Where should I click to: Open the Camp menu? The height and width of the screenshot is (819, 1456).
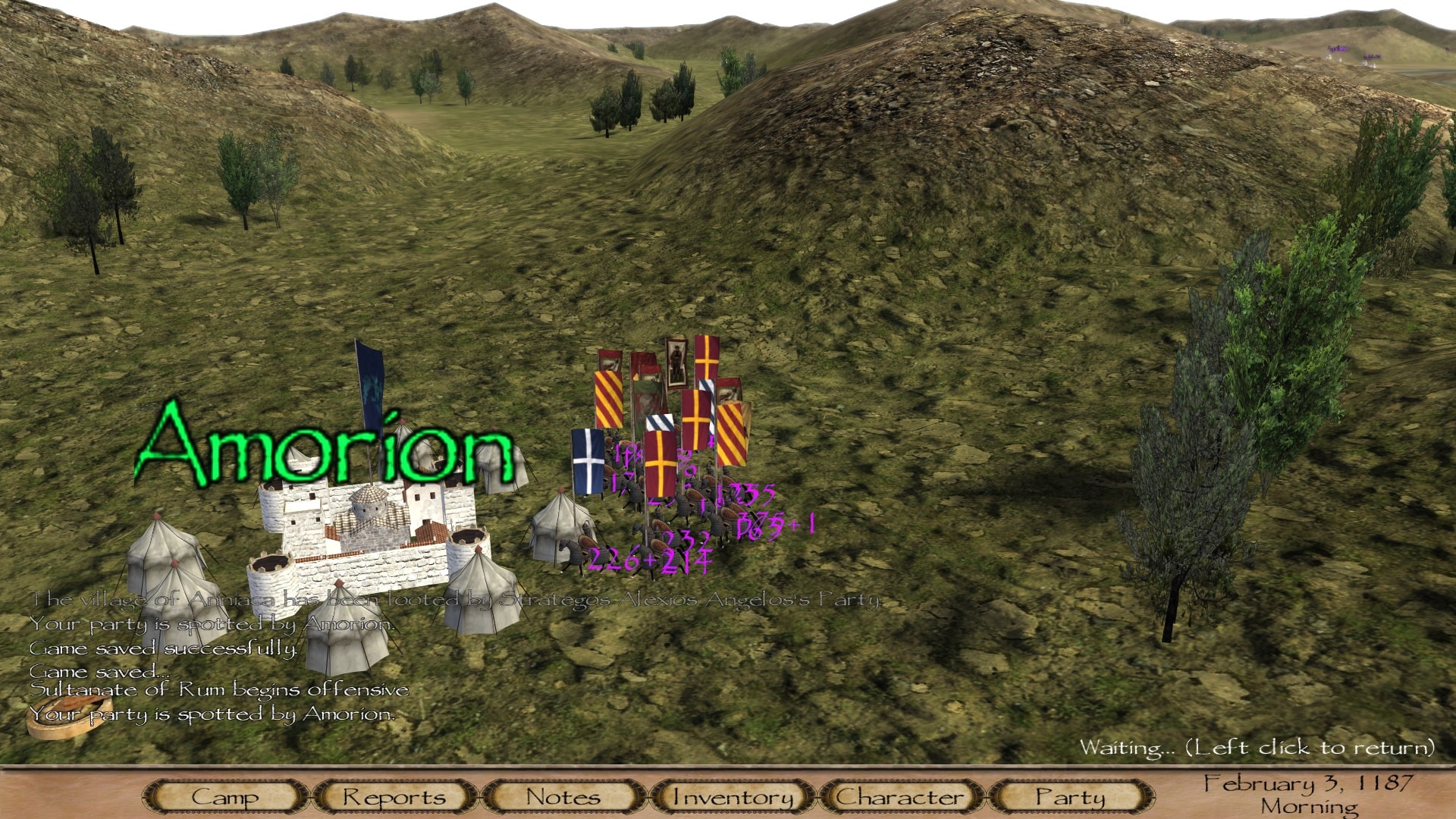coord(225,797)
